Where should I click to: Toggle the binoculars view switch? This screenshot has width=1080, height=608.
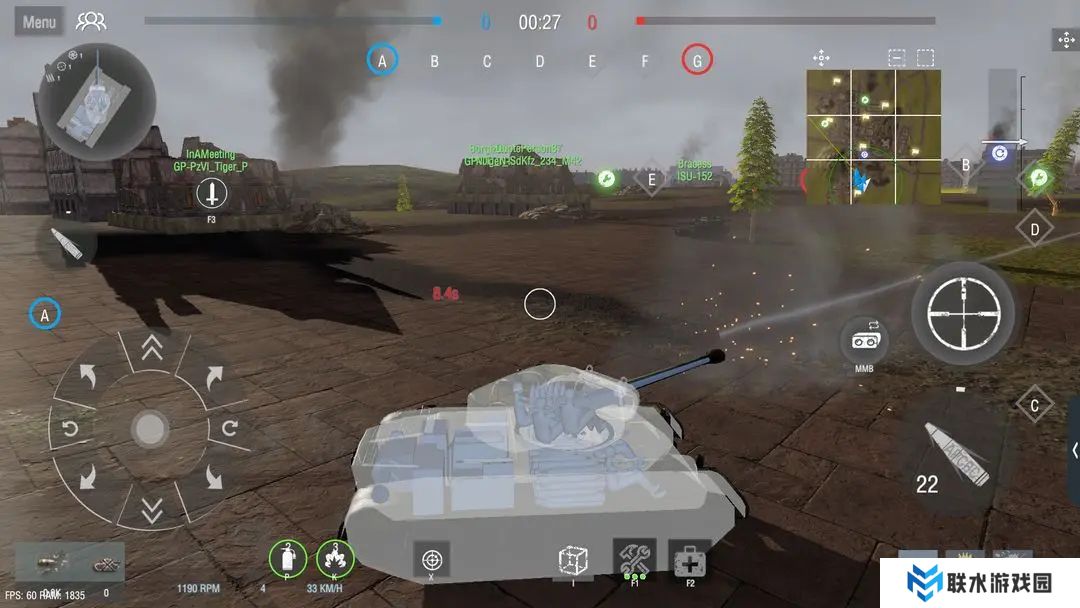click(x=864, y=342)
